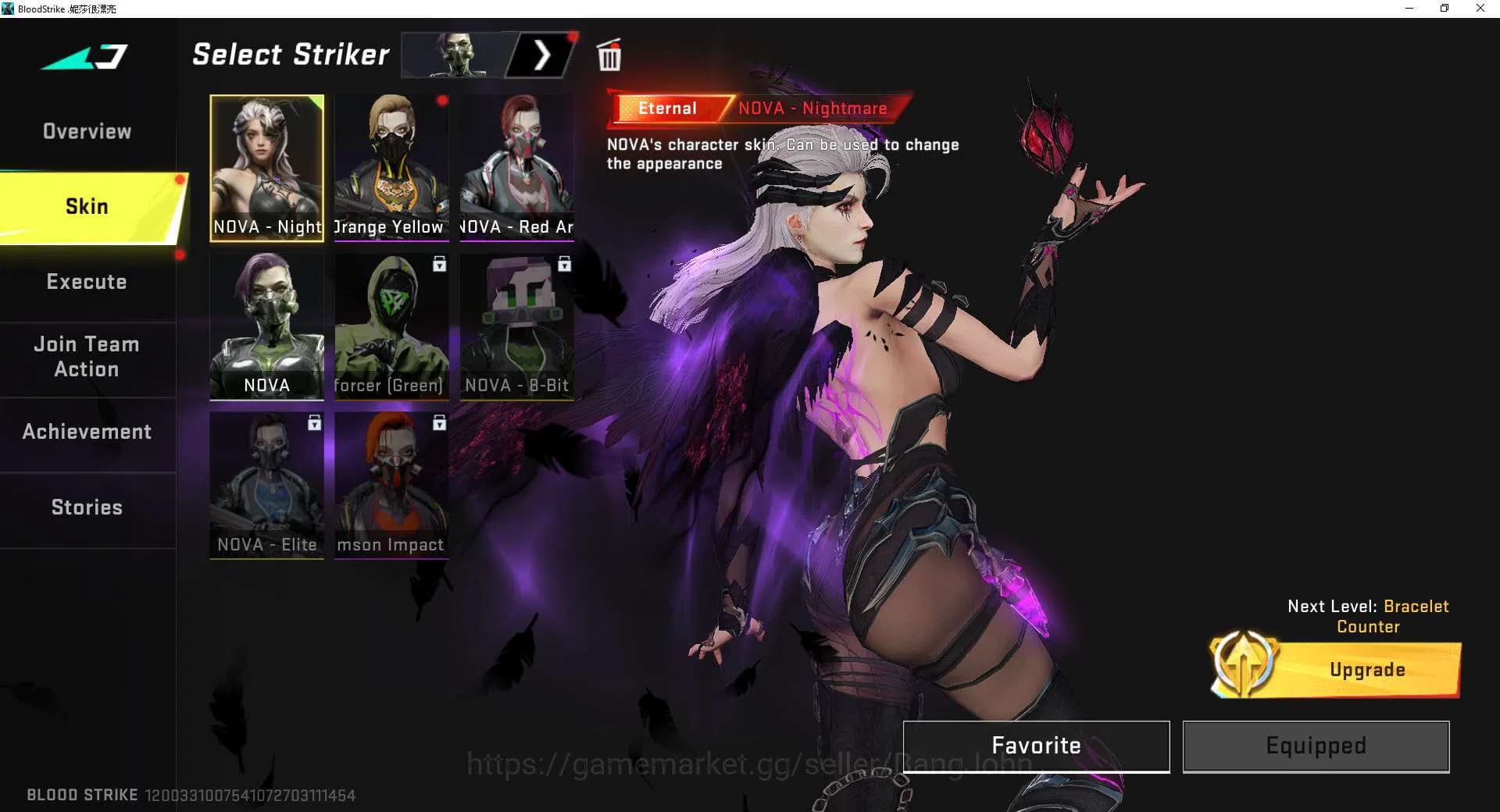
Task: Toggle Favorite for NOVA - Nightmare skin
Action: coord(1035,746)
